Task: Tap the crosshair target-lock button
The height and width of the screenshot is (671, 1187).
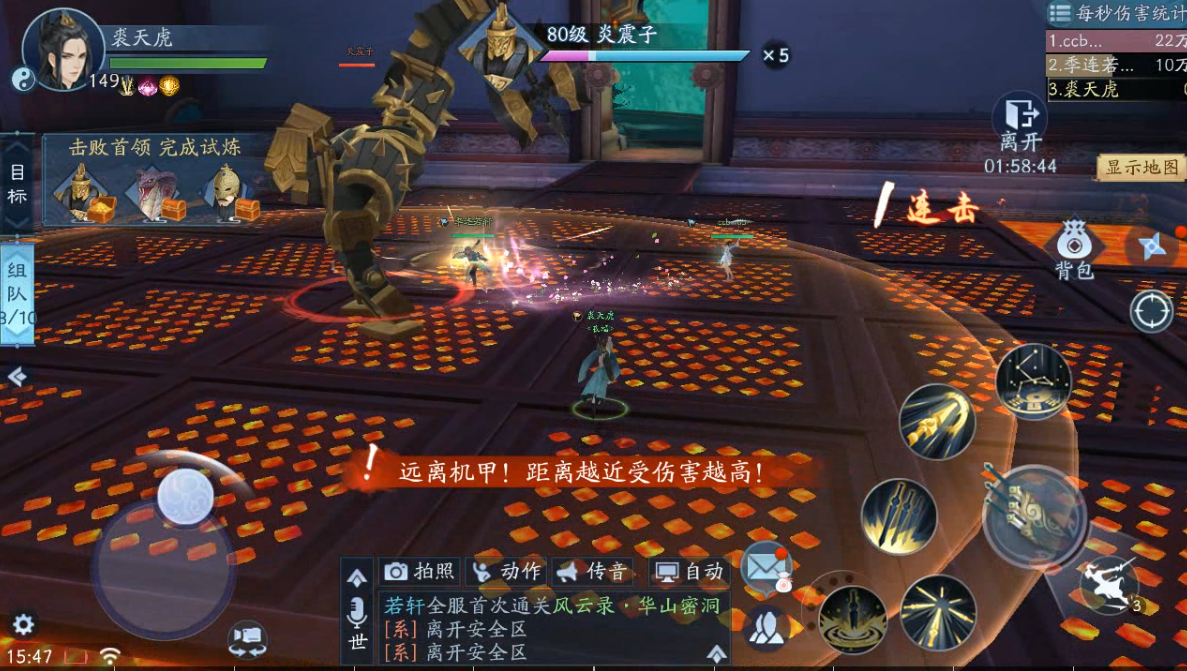Action: click(x=1151, y=312)
